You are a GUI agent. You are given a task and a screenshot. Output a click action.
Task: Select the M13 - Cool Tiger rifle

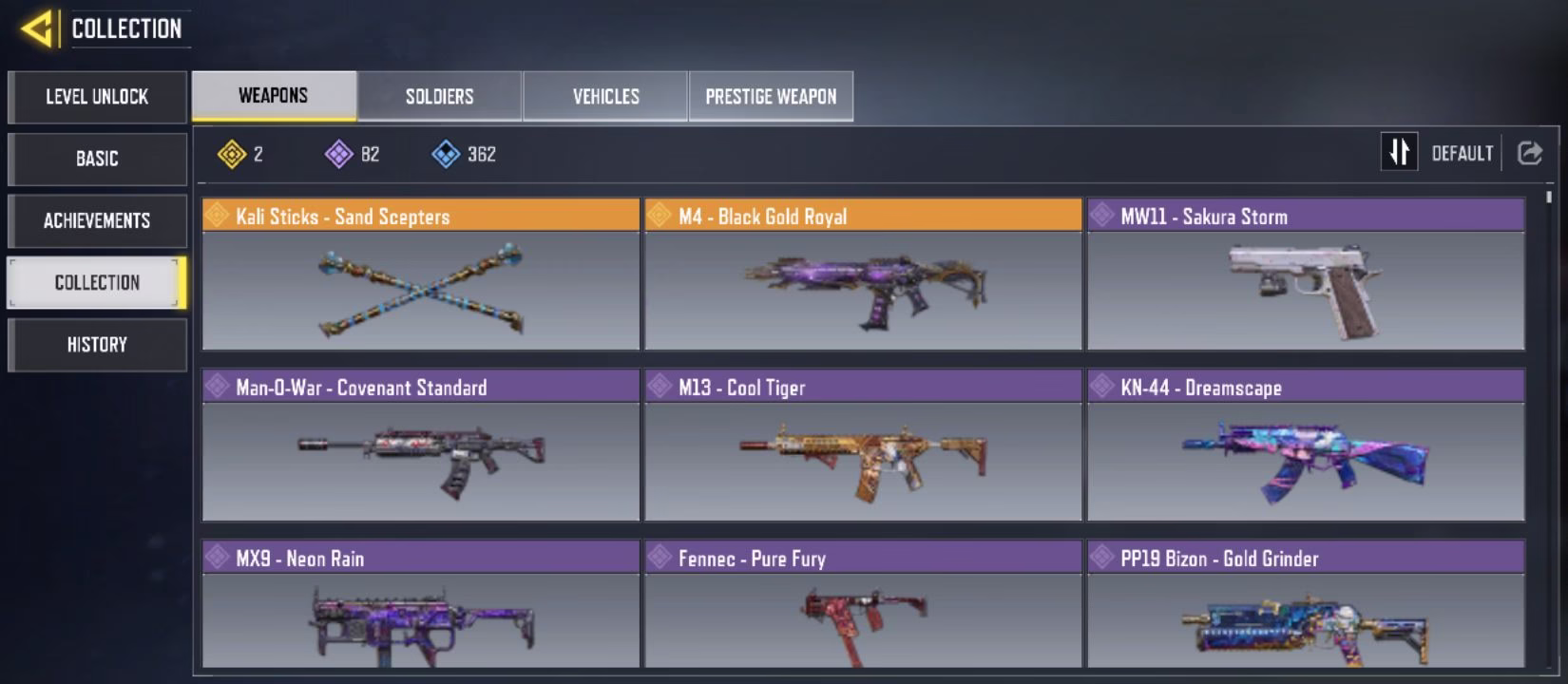tap(863, 446)
